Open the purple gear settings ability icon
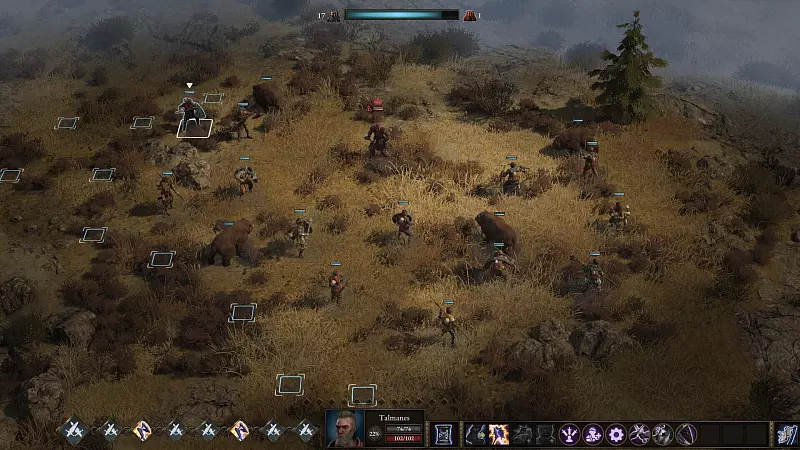This screenshot has height=450, width=800. tap(615, 434)
